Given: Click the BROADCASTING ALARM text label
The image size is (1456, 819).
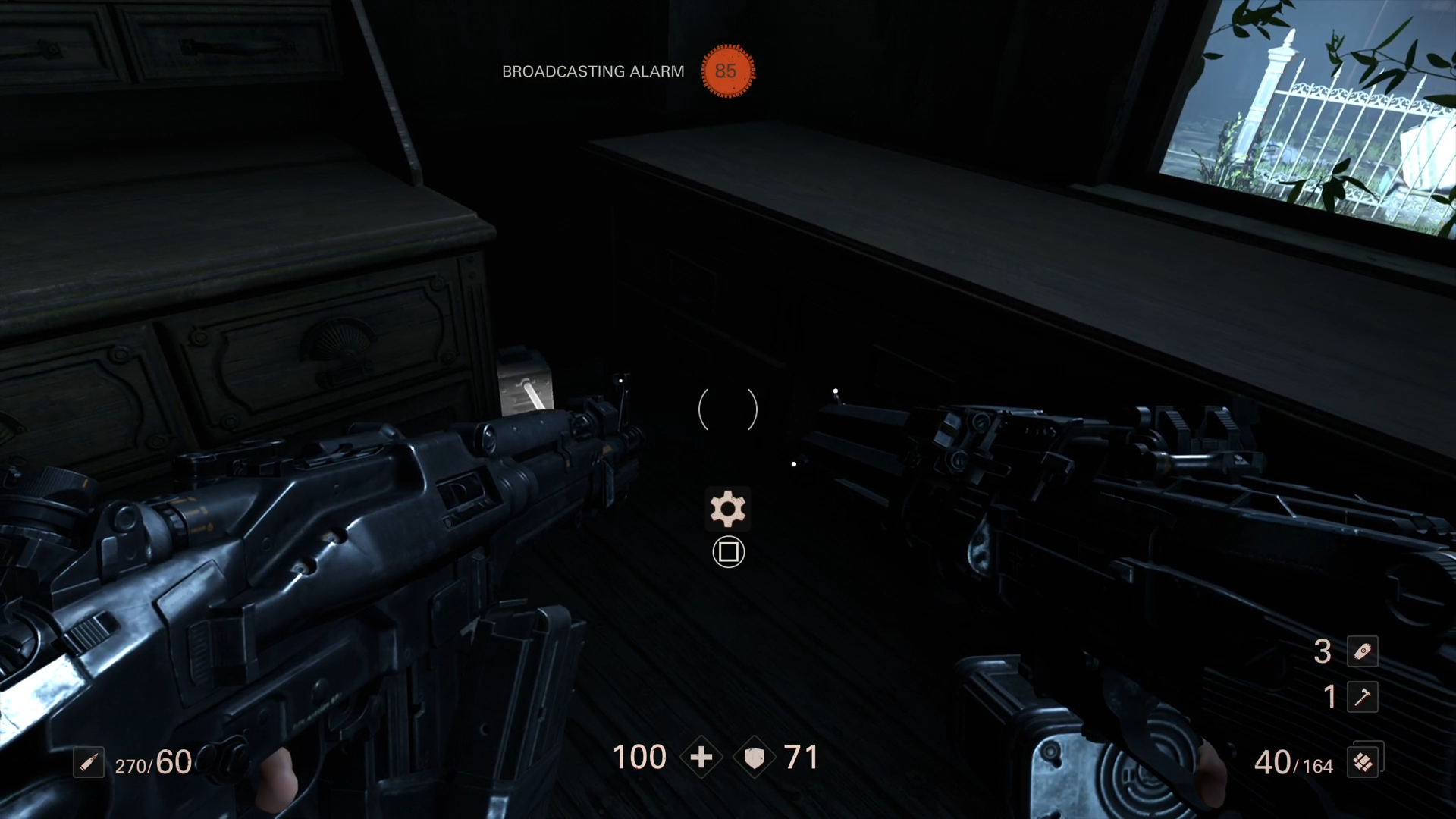Looking at the screenshot, I should [x=593, y=72].
